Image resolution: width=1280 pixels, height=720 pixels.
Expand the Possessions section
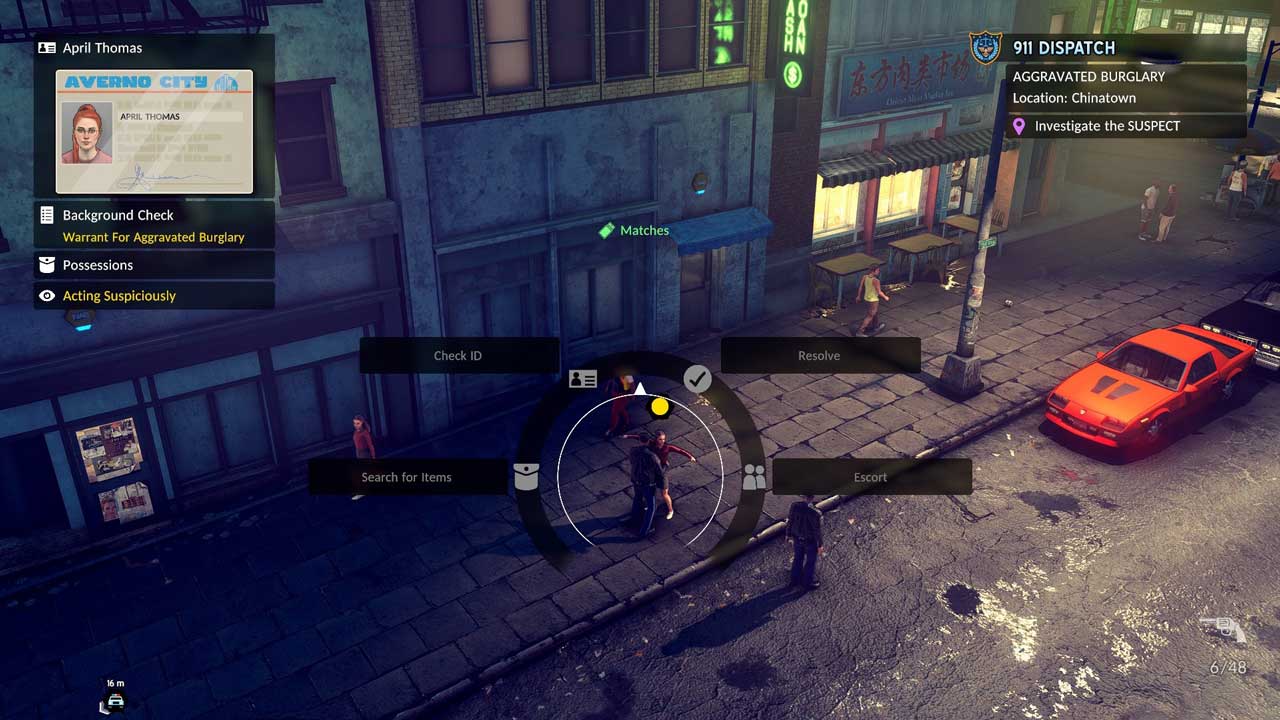coord(154,265)
